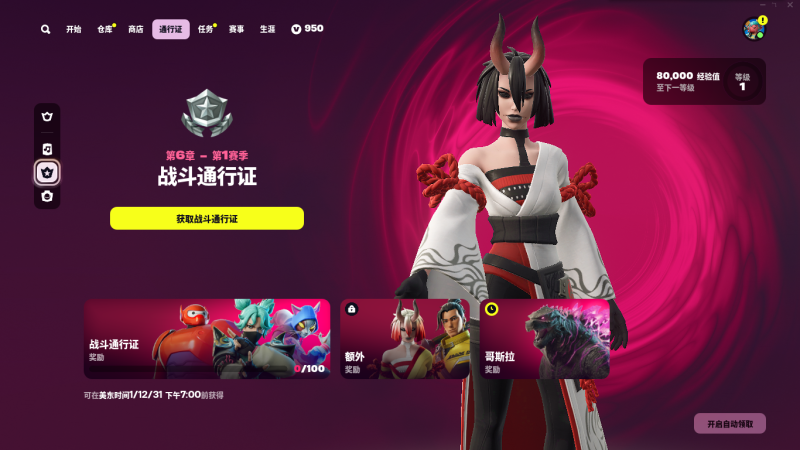The image size is (800, 450).
Task: Go to the 商店 shop tab
Action: click(x=136, y=30)
